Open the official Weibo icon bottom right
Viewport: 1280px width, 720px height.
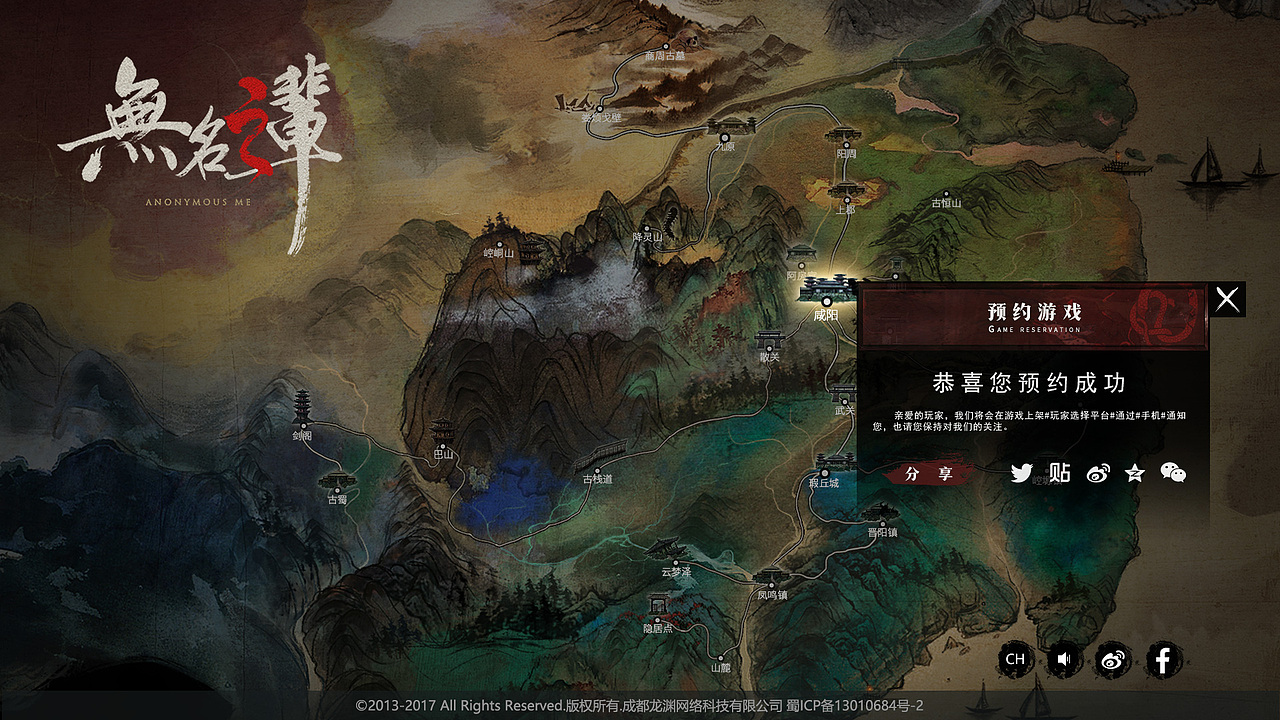tap(1115, 660)
